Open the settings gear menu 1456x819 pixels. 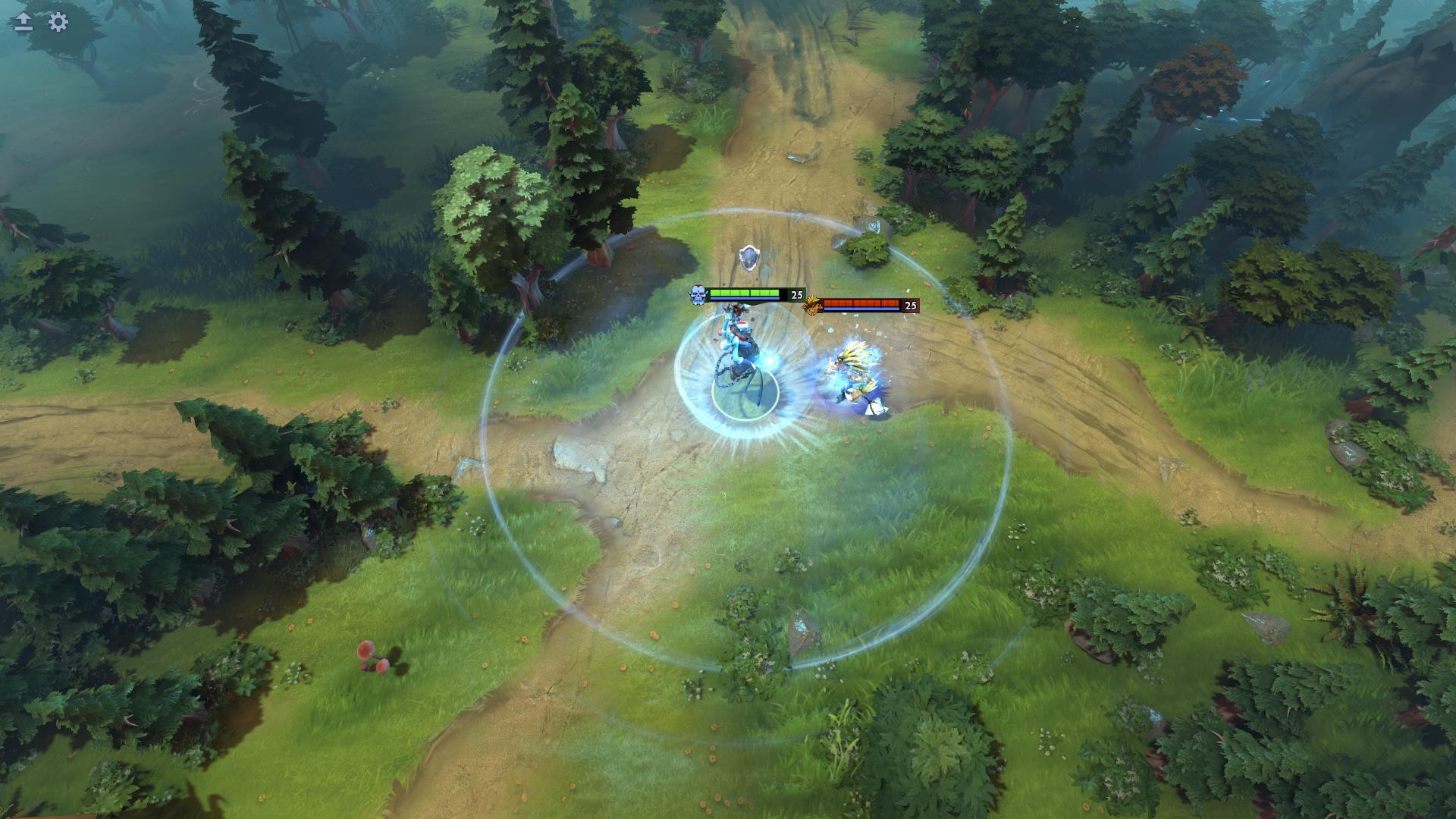point(58,22)
